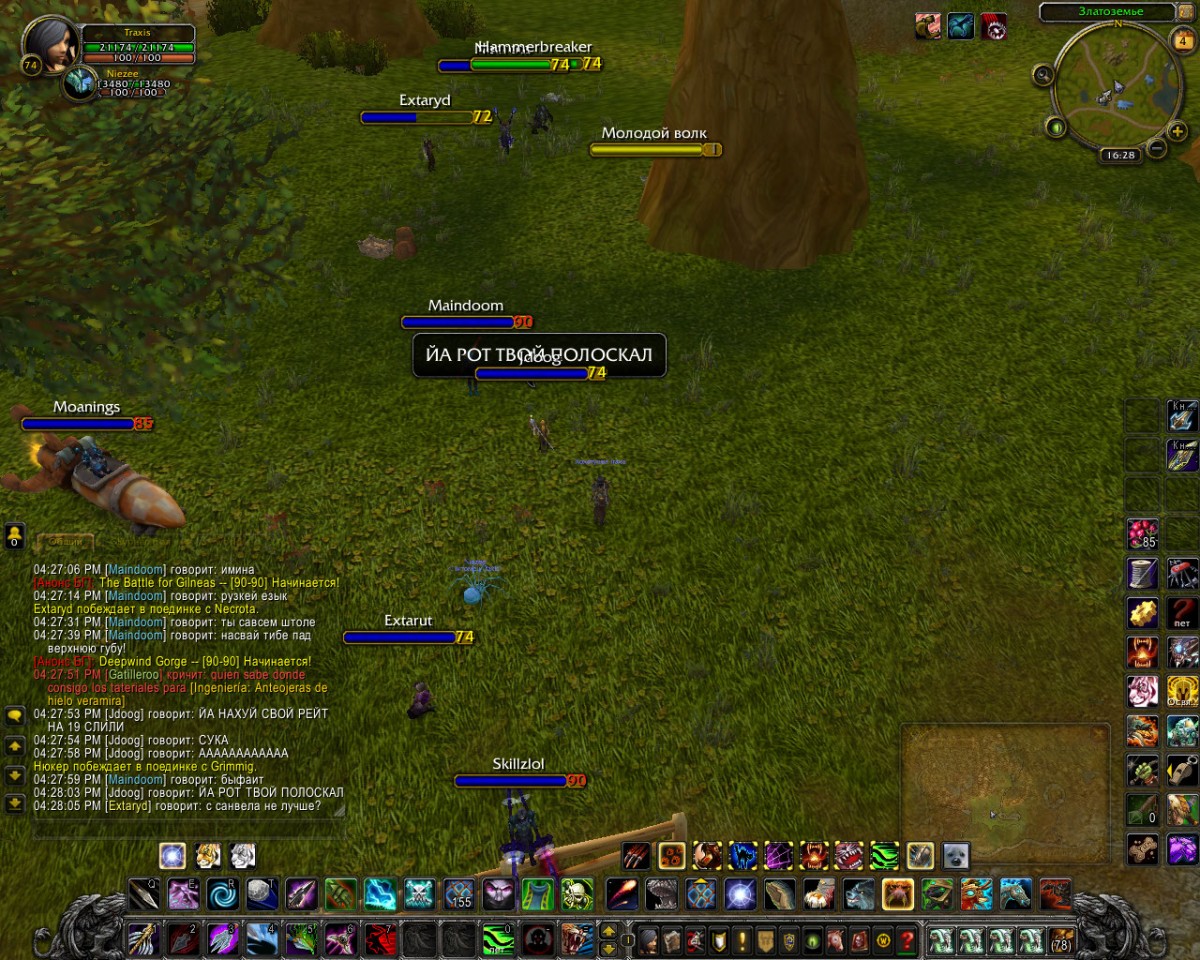Open the calendar button showing 4
The image size is (1200, 960).
pos(1182,41)
